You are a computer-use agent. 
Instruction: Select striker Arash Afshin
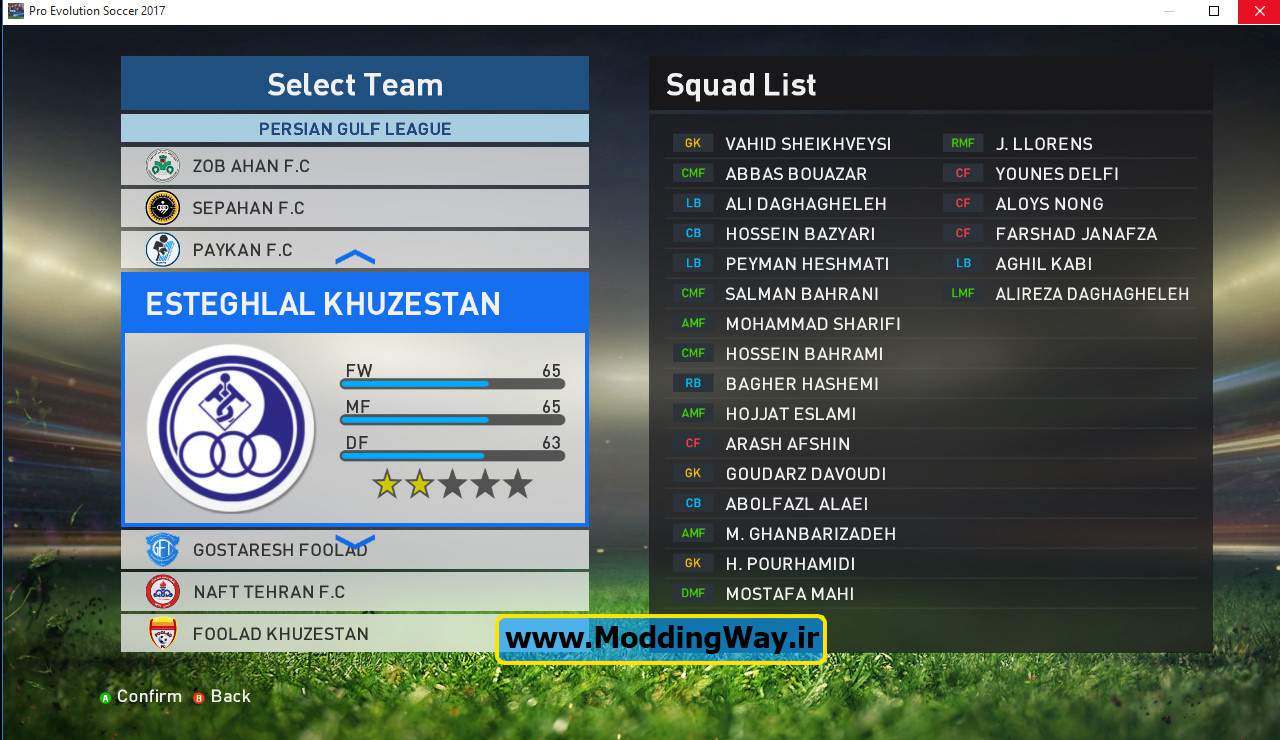point(787,444)
